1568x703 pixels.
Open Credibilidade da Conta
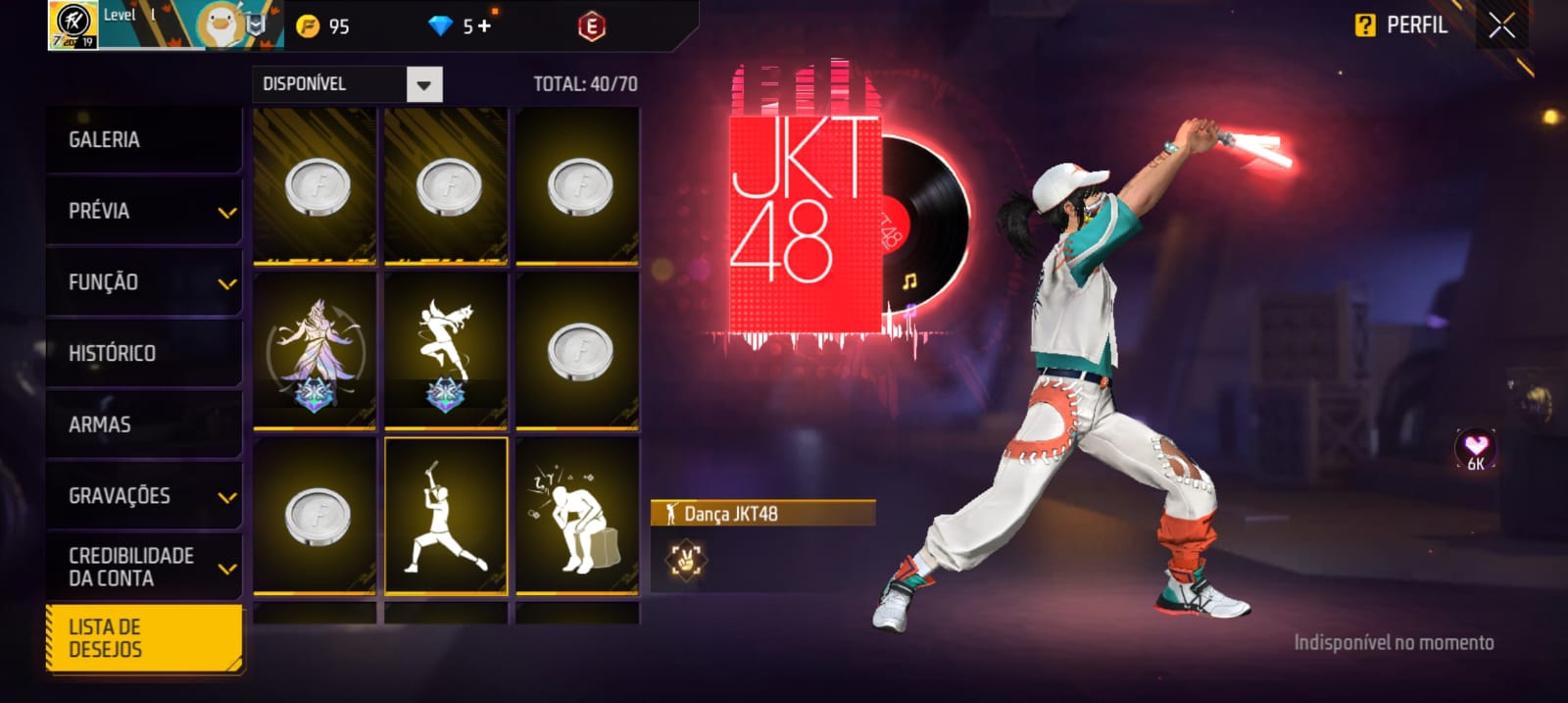(x=143, y=567)
